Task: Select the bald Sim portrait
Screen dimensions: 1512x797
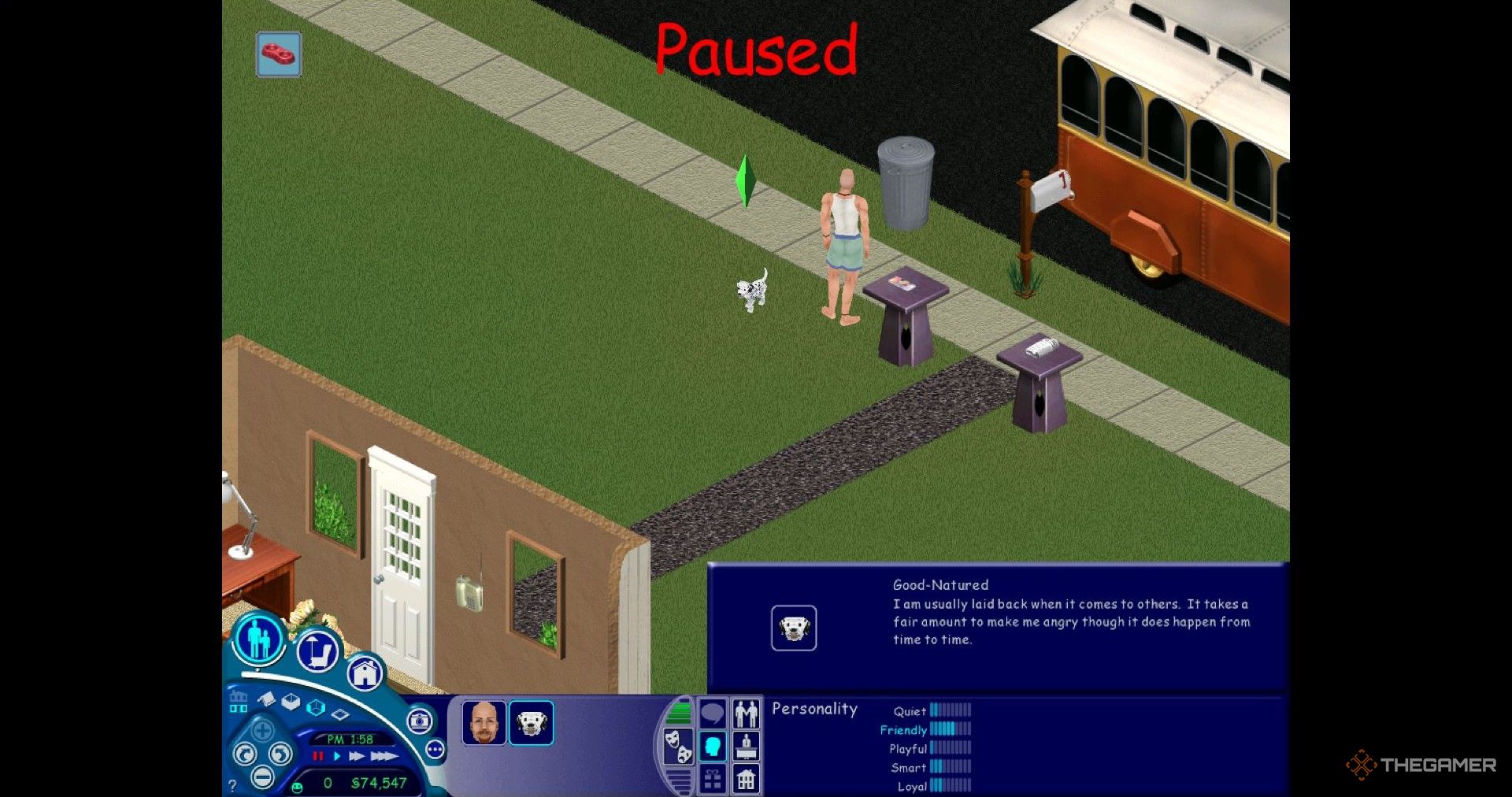Action: click(x=484, y=723)
